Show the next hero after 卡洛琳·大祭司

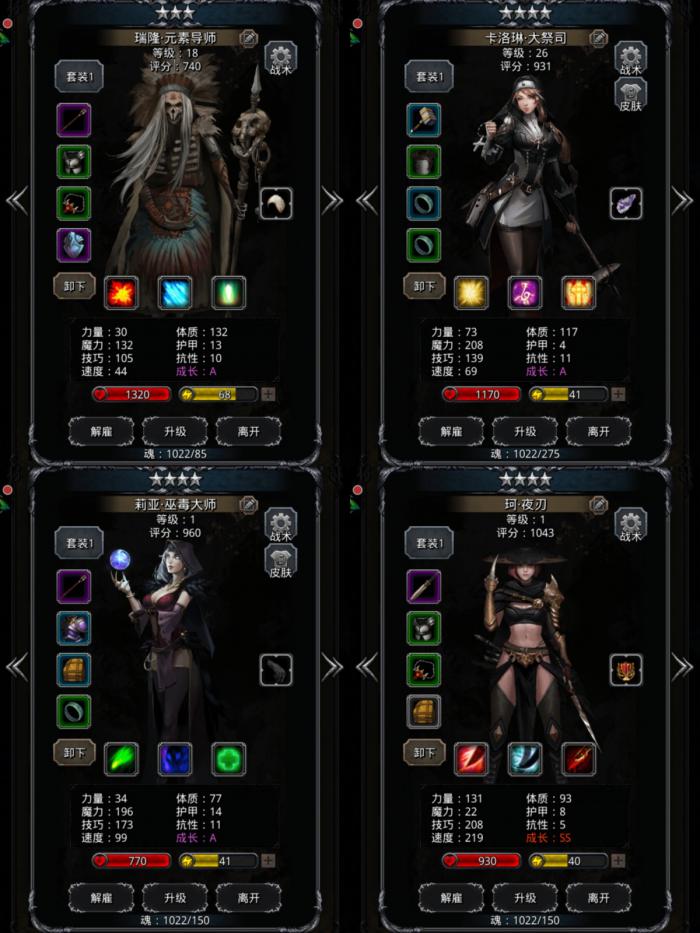682,200
